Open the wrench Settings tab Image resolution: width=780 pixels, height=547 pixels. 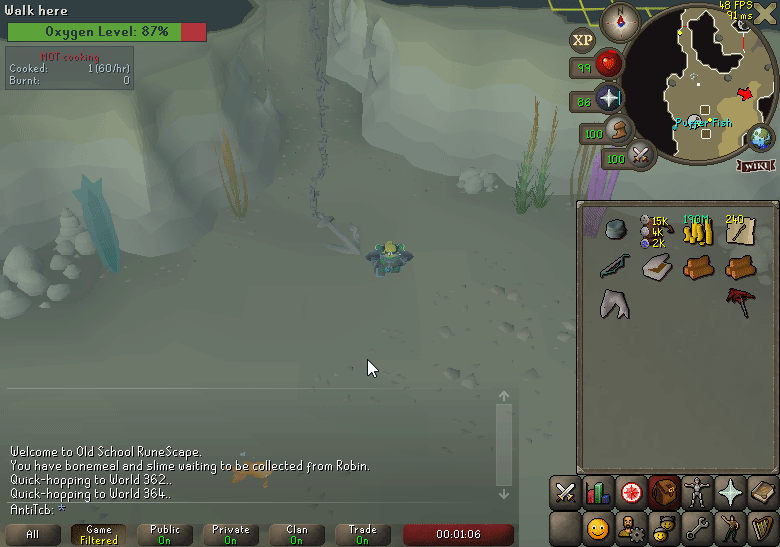click(x=696, y=527)
